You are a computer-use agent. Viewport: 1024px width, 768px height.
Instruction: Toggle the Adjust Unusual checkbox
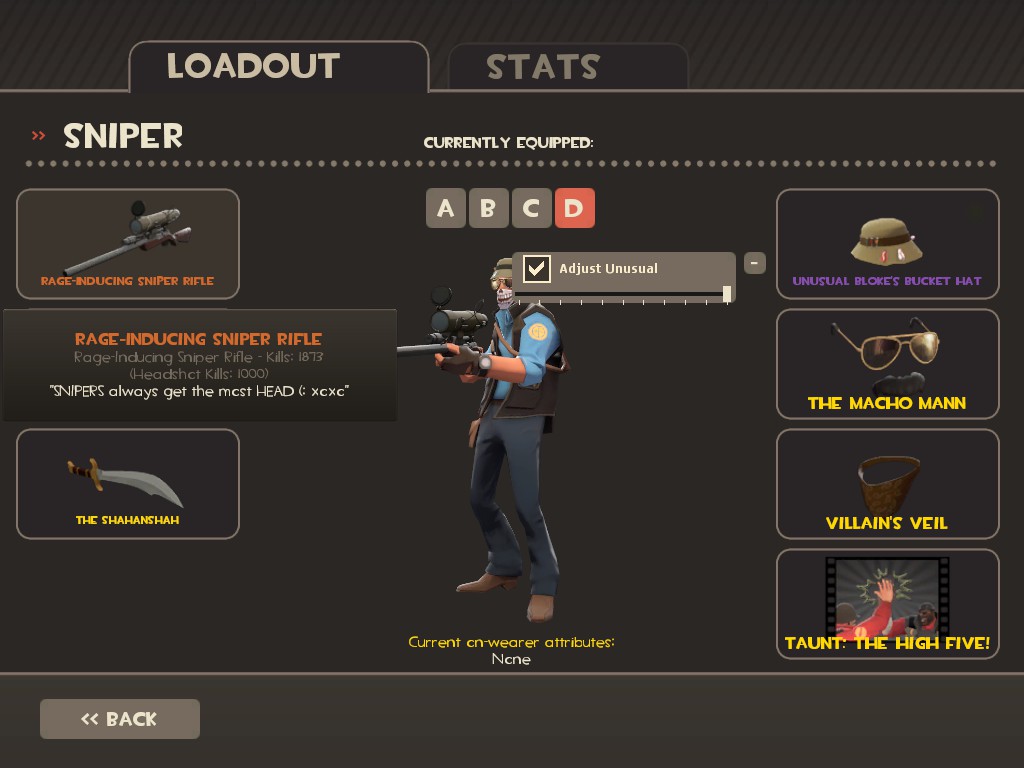537,268
